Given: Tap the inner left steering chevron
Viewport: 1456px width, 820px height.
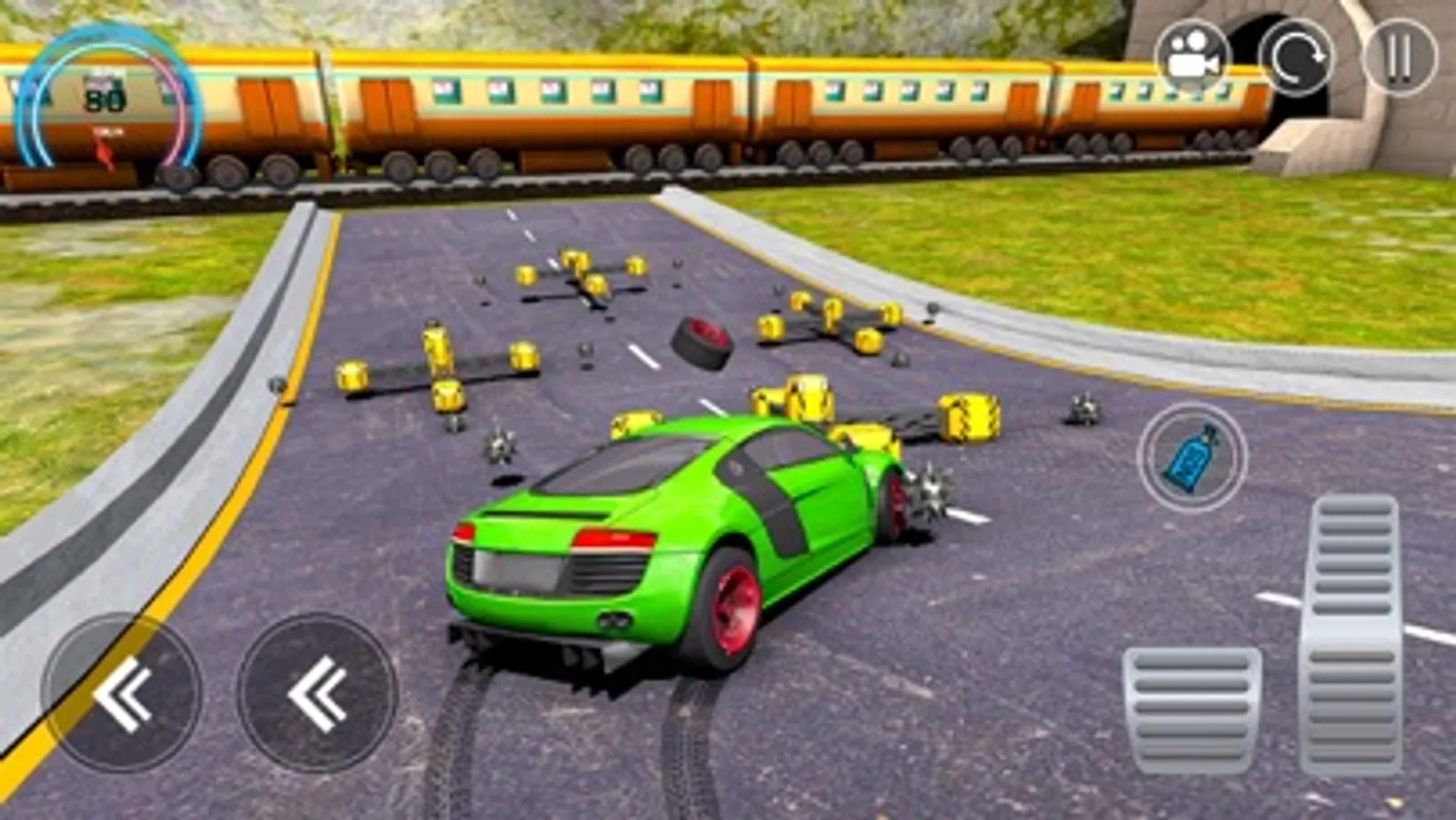Looking at the screenshot, I should [318, 694].
